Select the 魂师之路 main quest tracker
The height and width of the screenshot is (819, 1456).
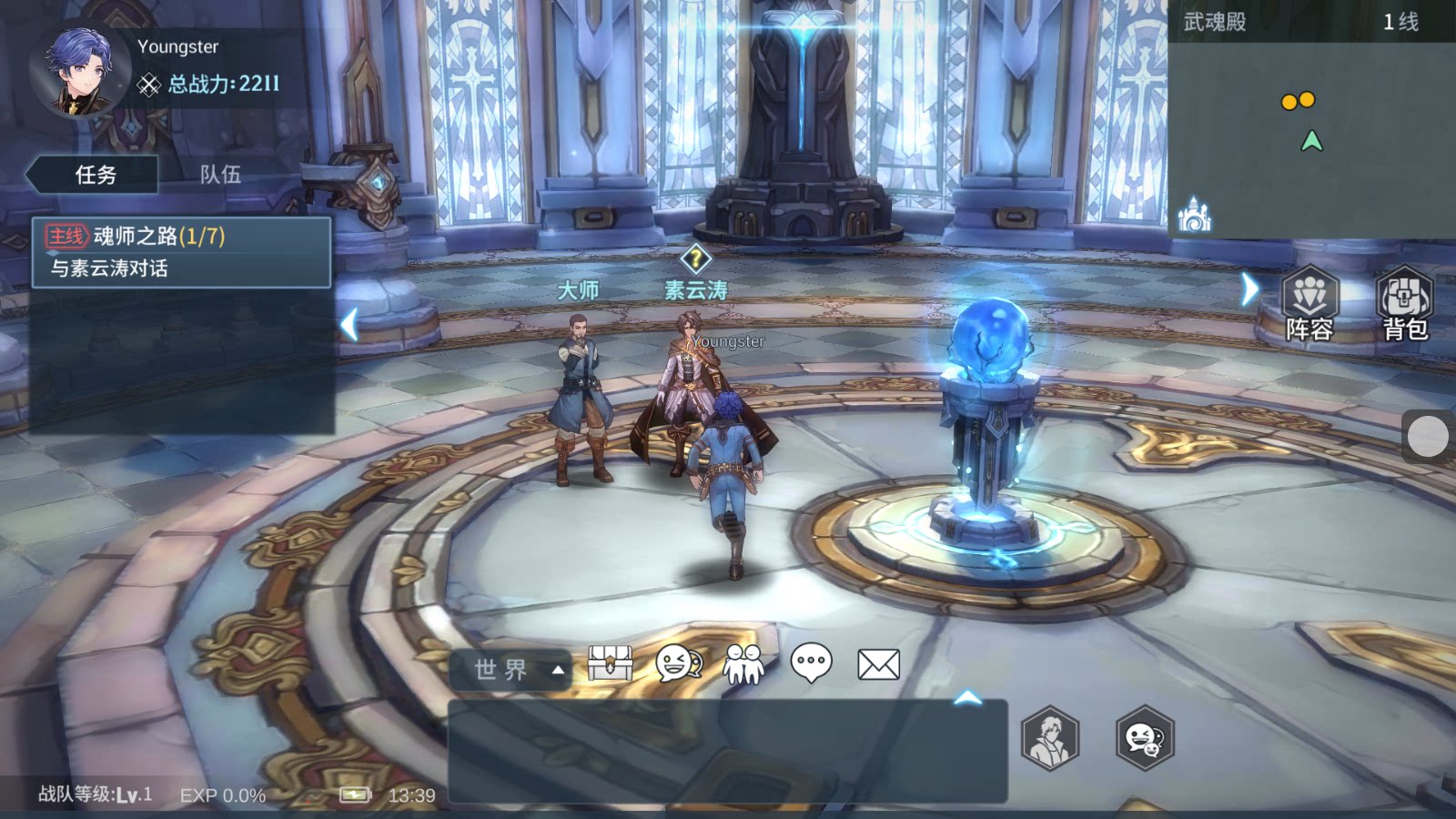pyautogui.click(x=181, y=252)
